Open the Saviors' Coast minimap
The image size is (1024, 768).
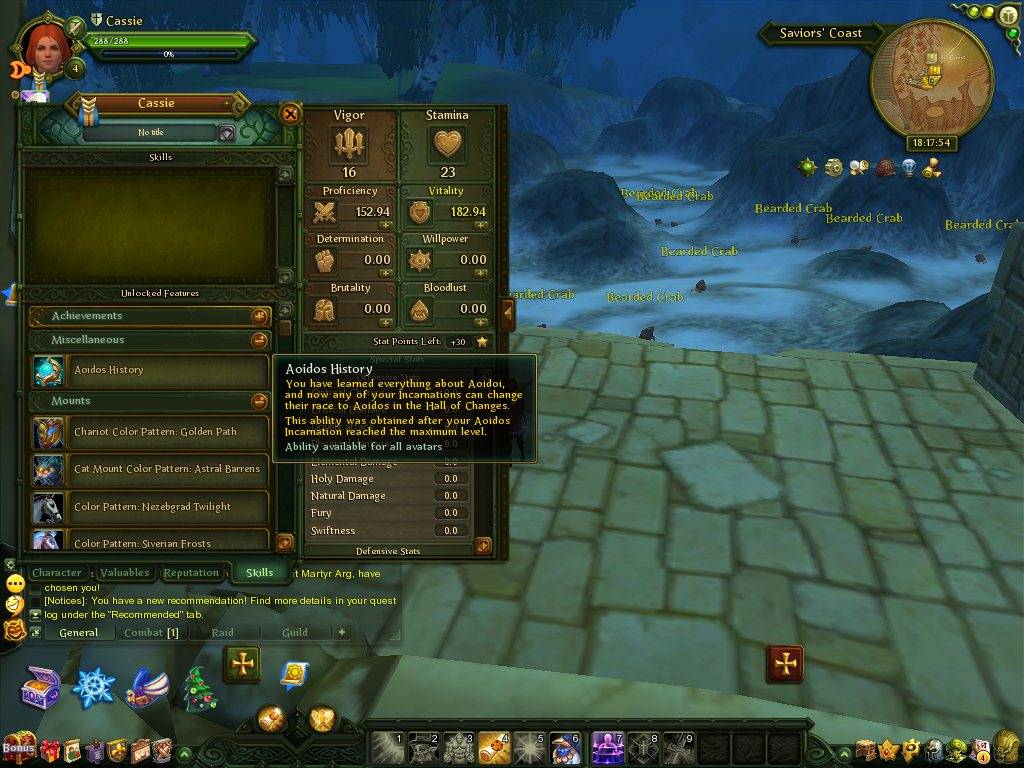[x=931, y=89]
